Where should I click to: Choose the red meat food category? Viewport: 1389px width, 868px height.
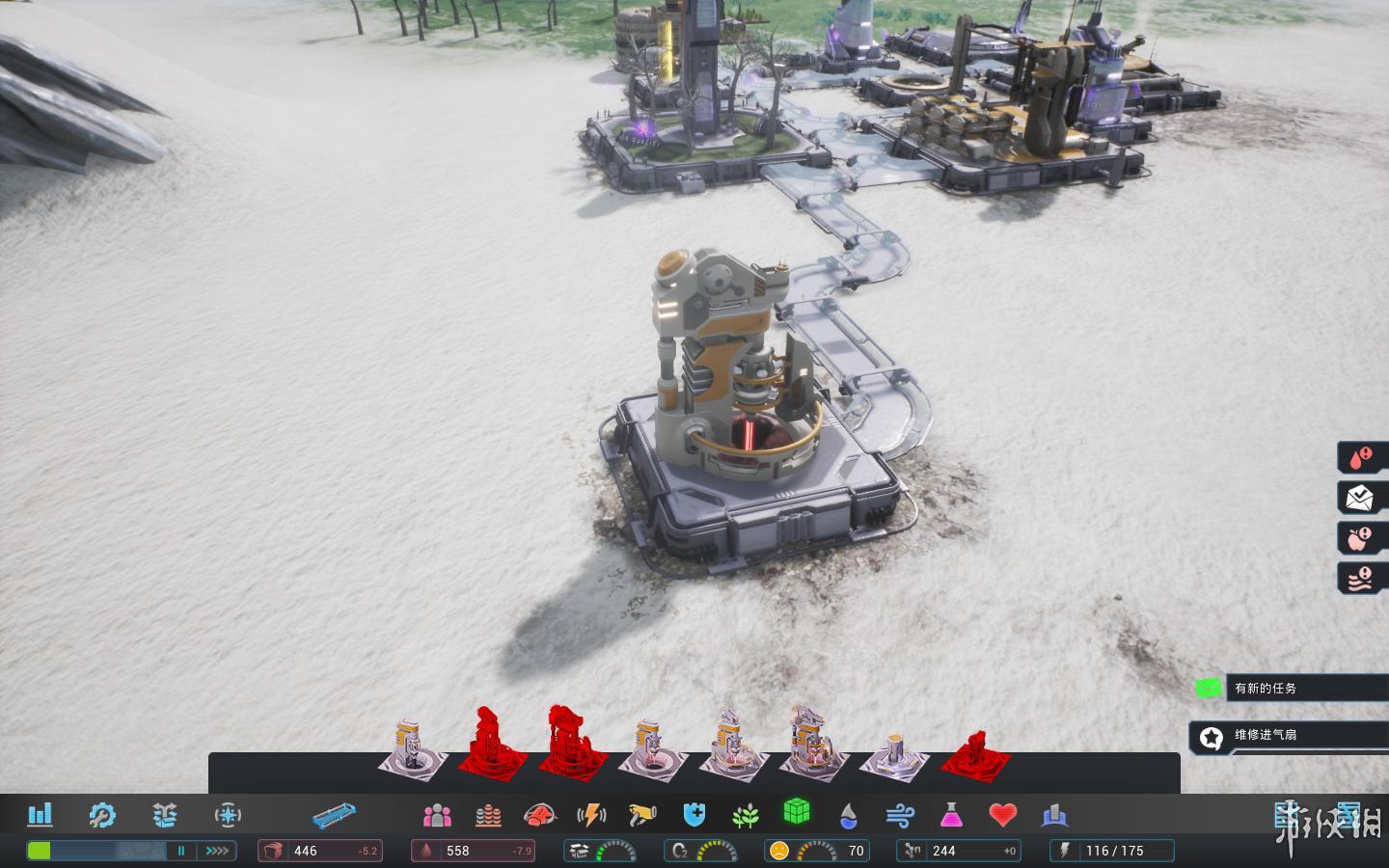coord(540,816)
